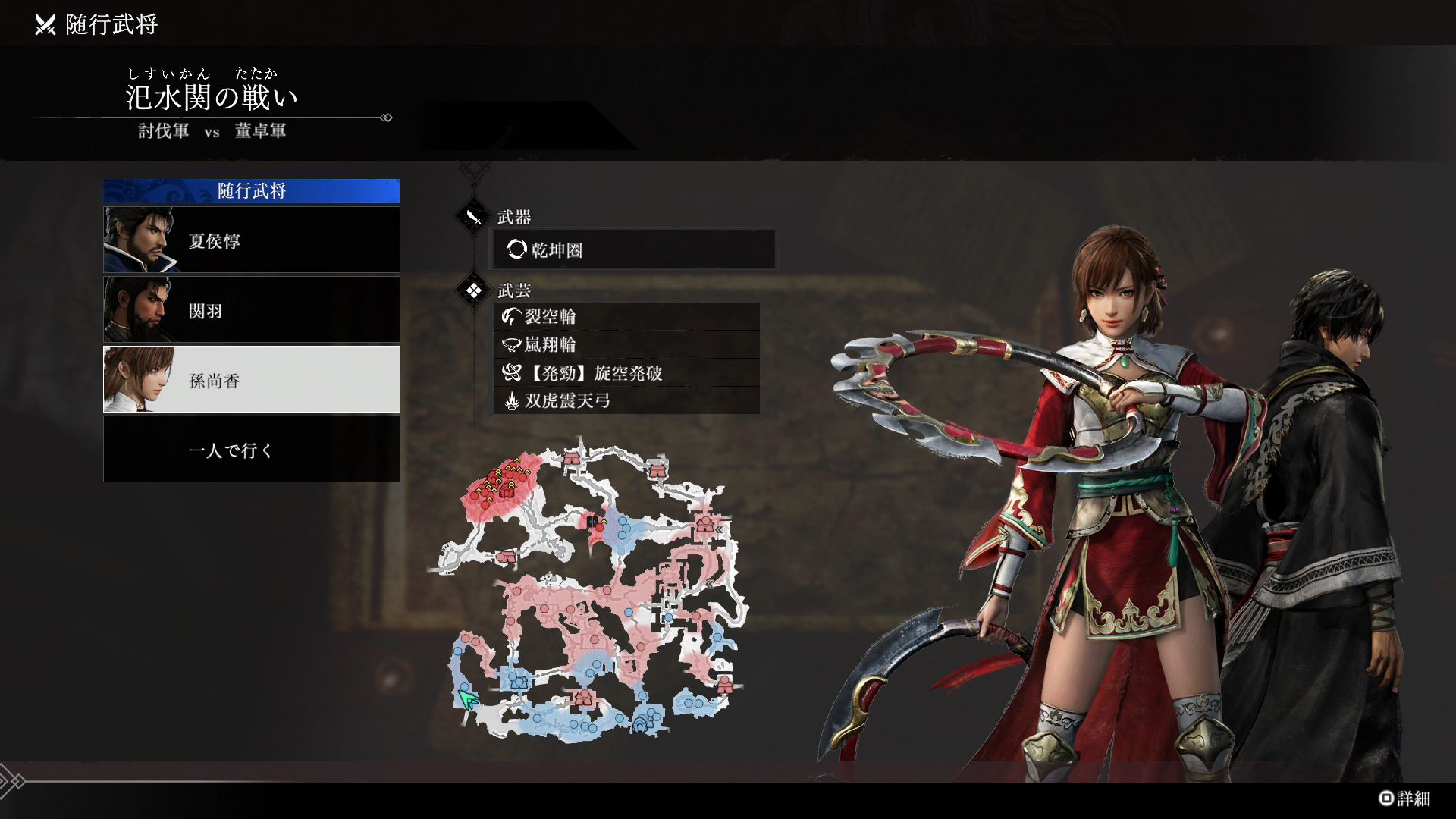Viewport: 1456px width, 819px height.
Task: Choose 関羽 as companion officer
Action: click(x=251, y=309)
